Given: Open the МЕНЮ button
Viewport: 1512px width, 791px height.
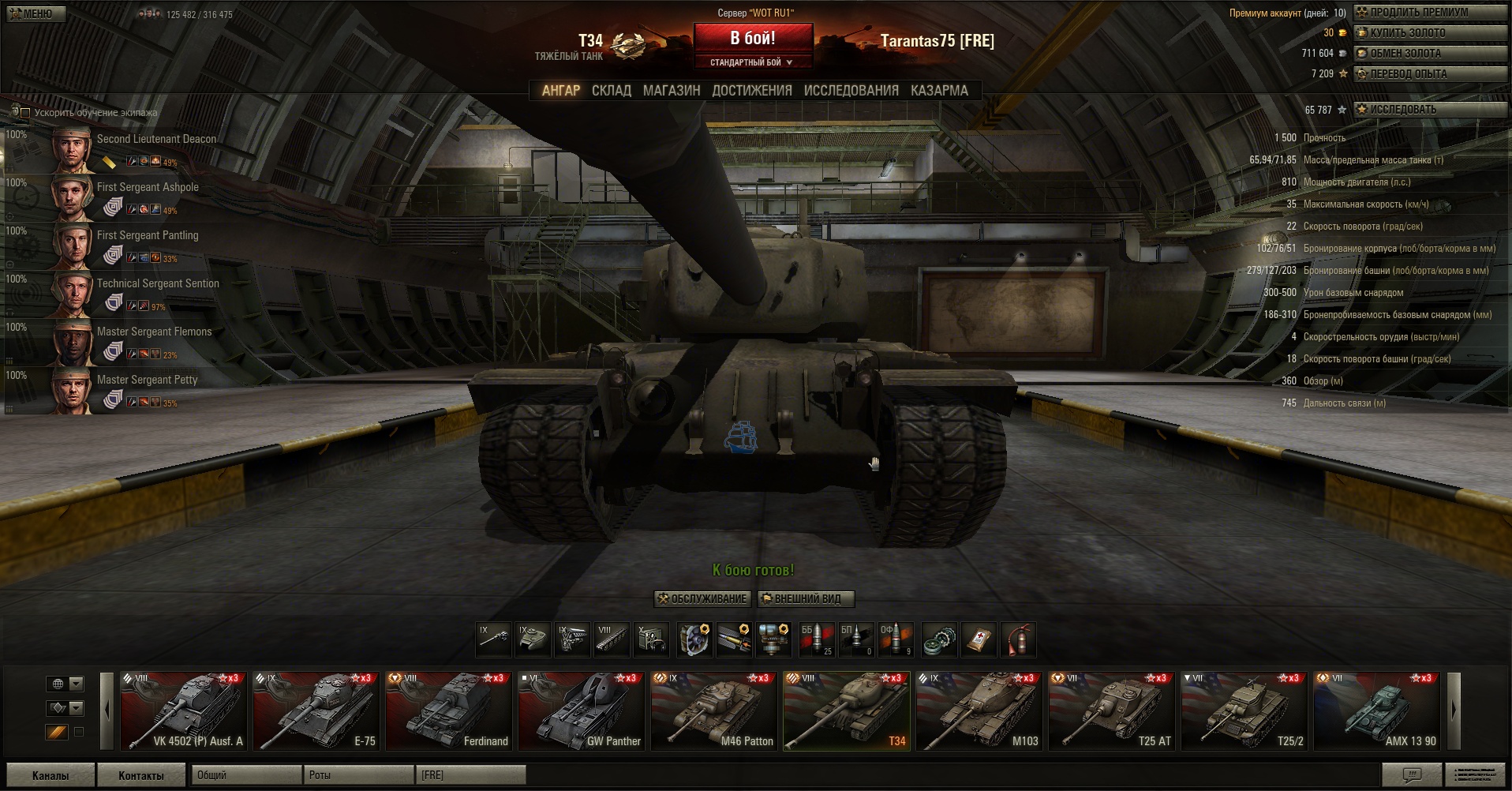Looking at the screenshot, I should 36,13.
